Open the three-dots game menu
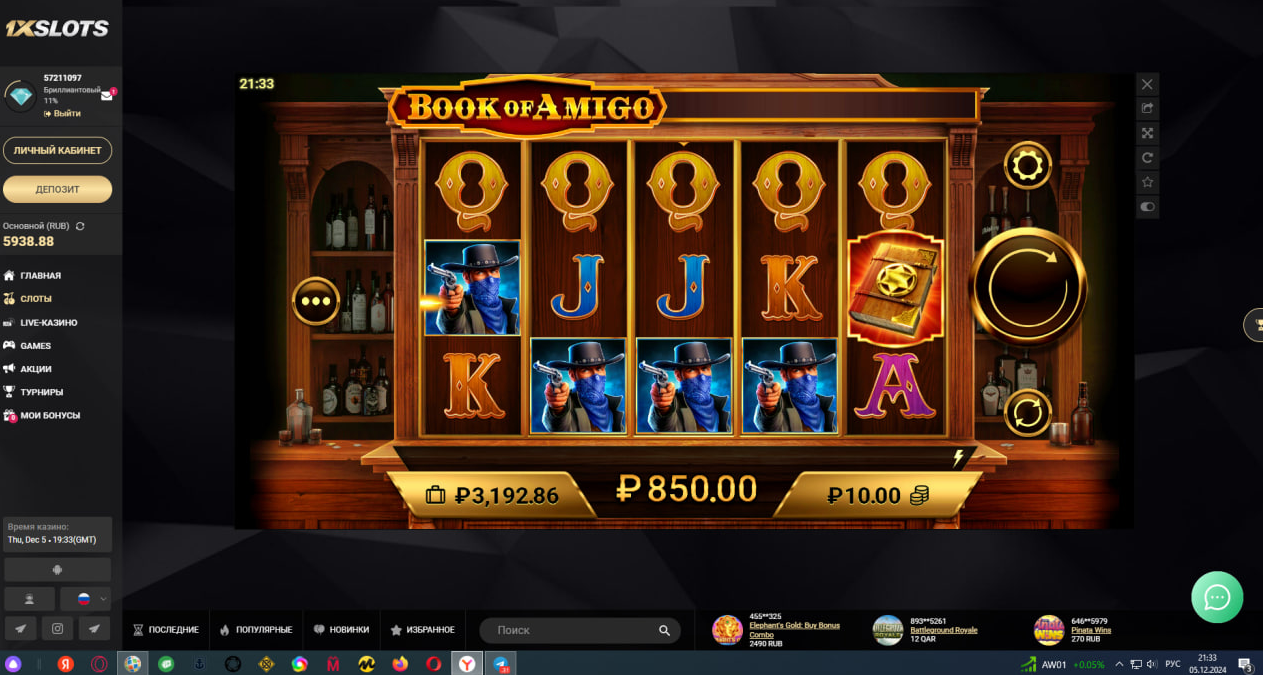1263x675 pixels. 316,300
